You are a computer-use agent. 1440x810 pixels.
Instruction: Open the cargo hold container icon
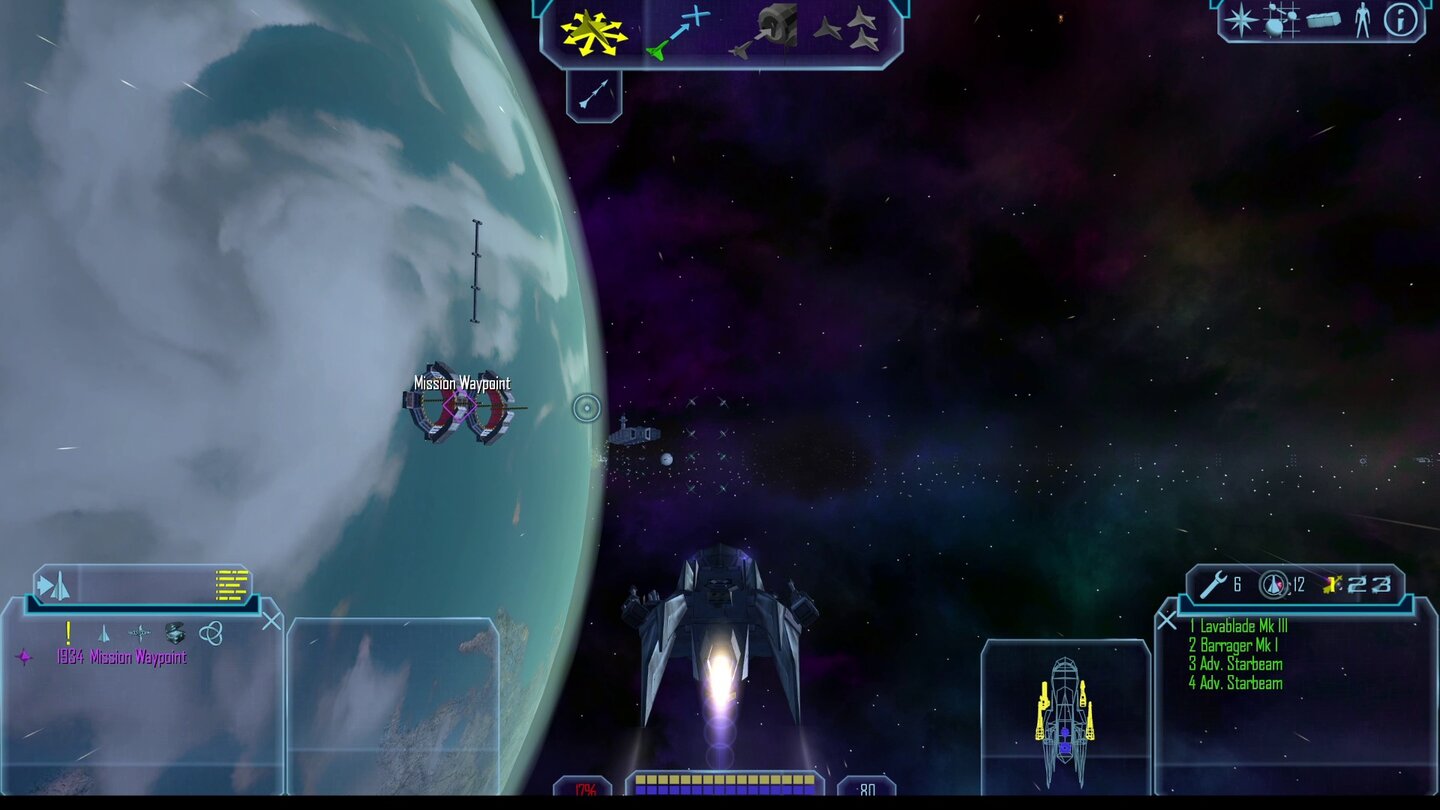coord(1322,20)
